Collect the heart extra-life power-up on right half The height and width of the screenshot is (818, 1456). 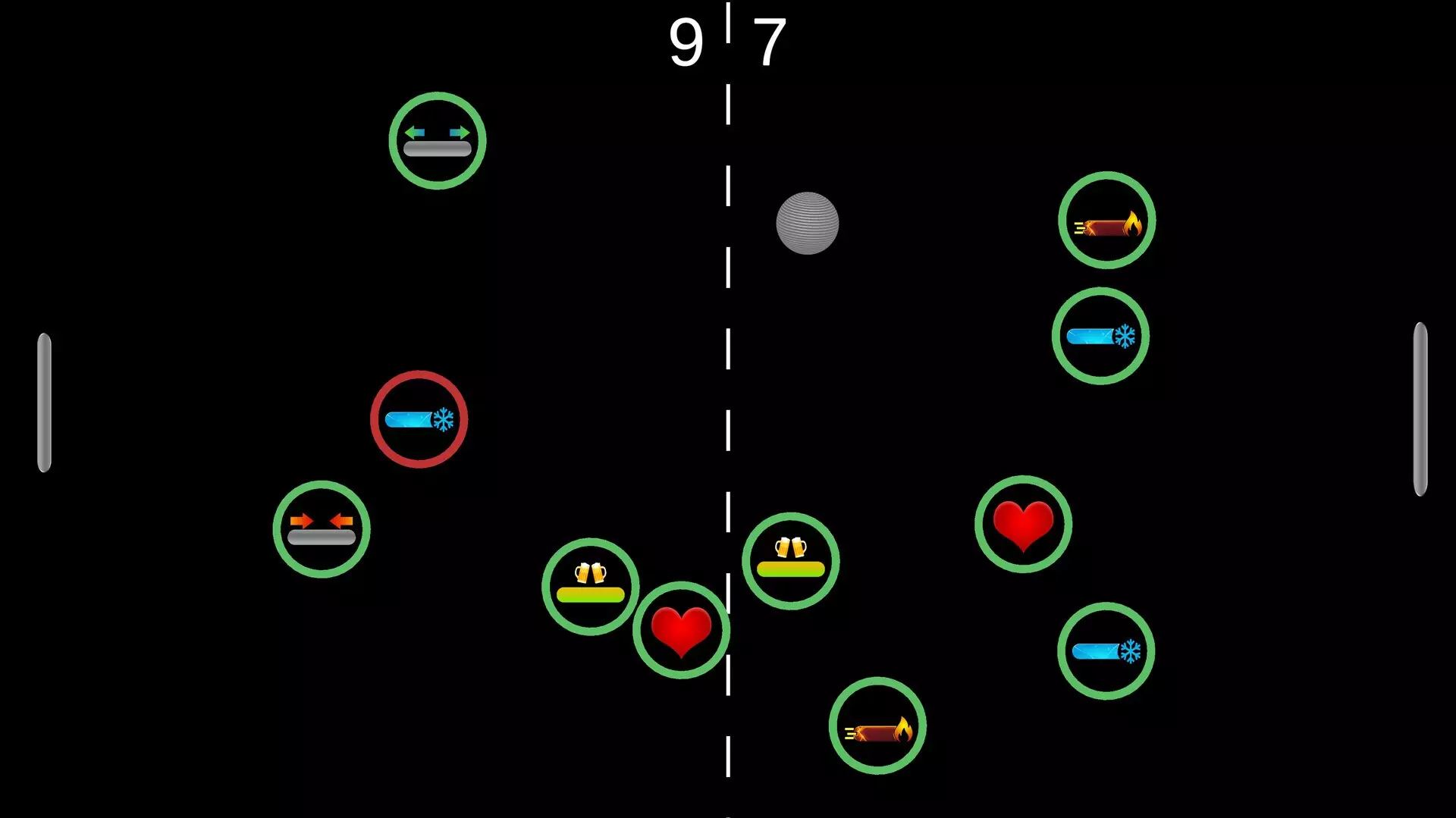click(1024, 522)
